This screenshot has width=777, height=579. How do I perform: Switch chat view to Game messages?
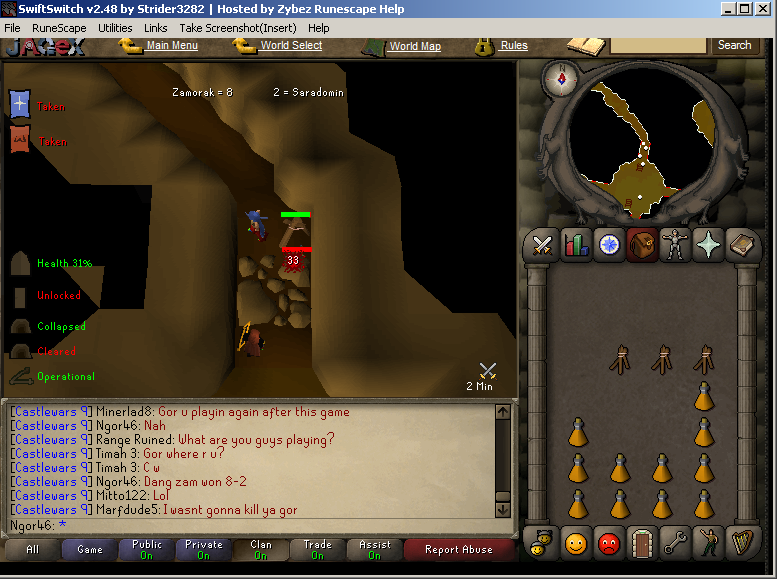tap(90, 549)
